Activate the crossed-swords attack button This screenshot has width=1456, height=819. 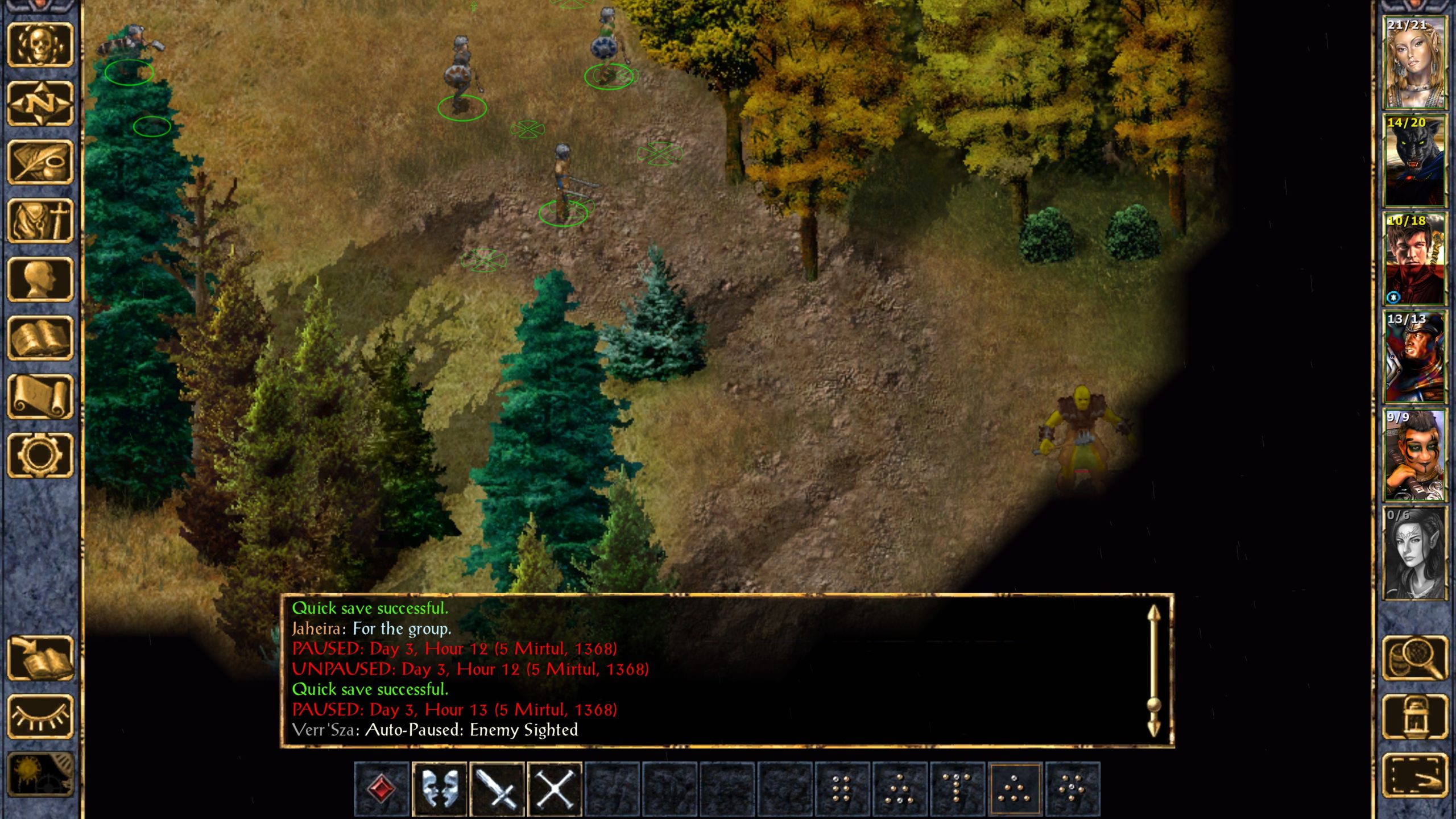pyautogui.click(x=555, y=789)
